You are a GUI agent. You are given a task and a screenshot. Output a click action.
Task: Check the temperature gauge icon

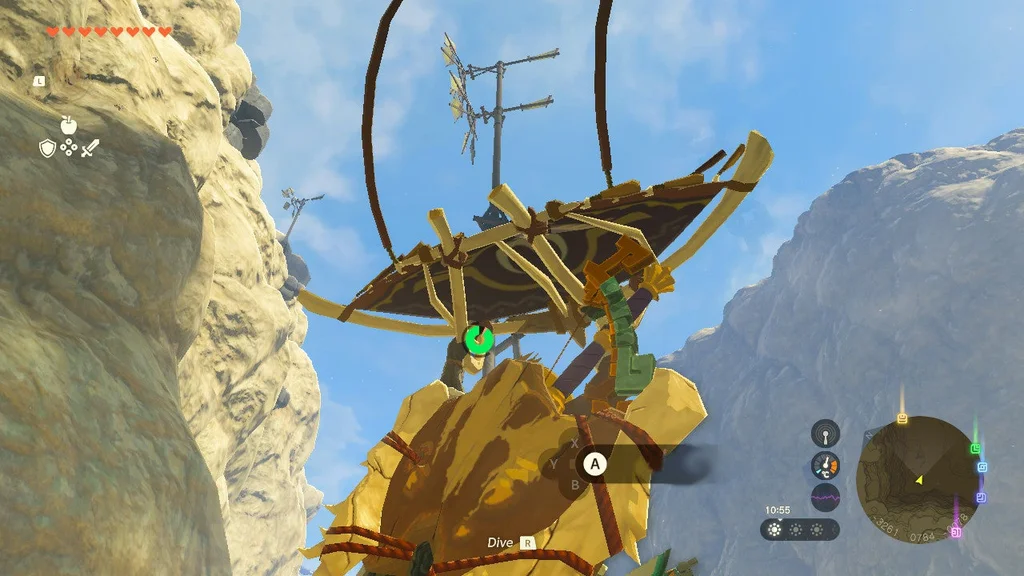click(x=825, y=465)
